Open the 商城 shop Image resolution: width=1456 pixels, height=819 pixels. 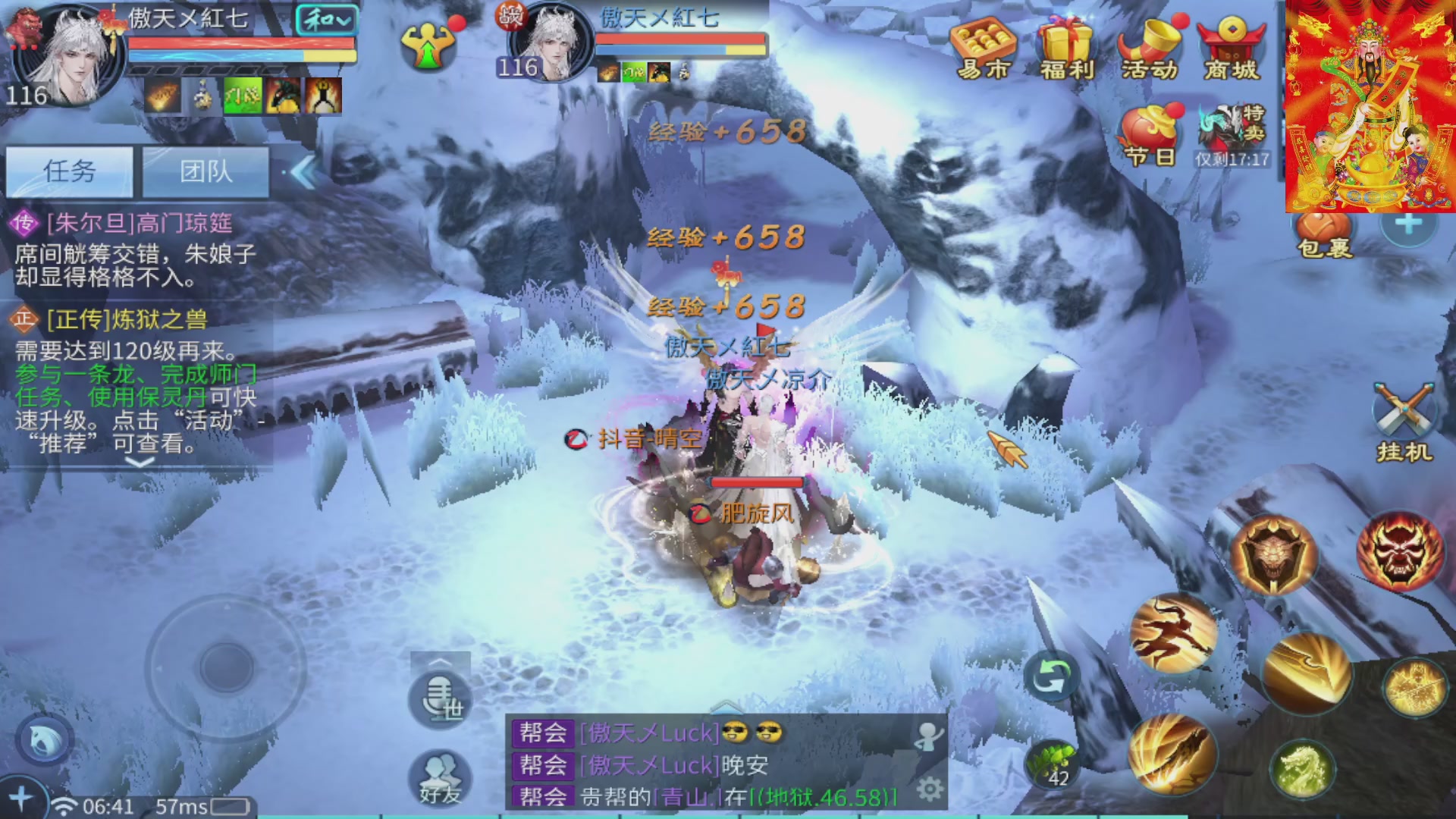point(1232,49)
